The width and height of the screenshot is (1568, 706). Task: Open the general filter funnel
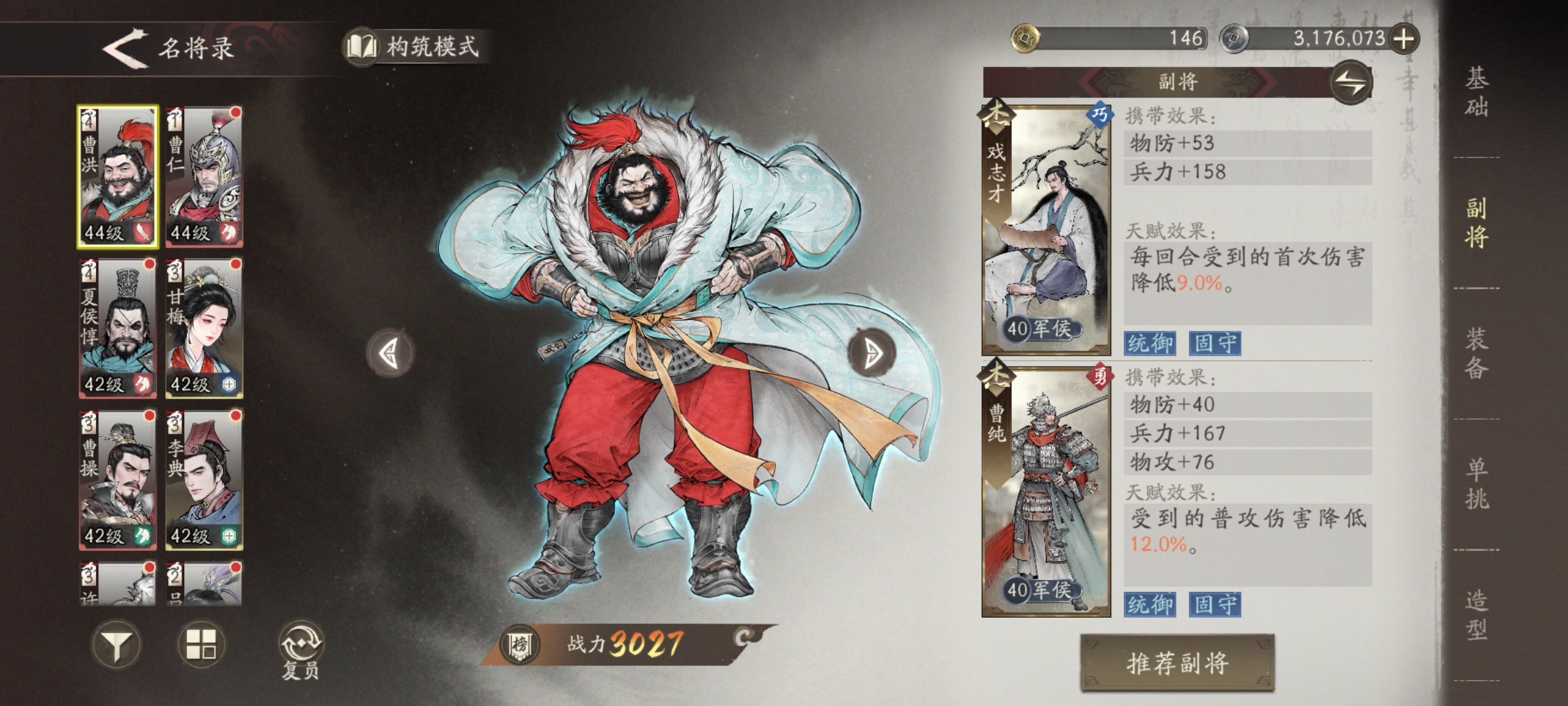click(116, 645)
